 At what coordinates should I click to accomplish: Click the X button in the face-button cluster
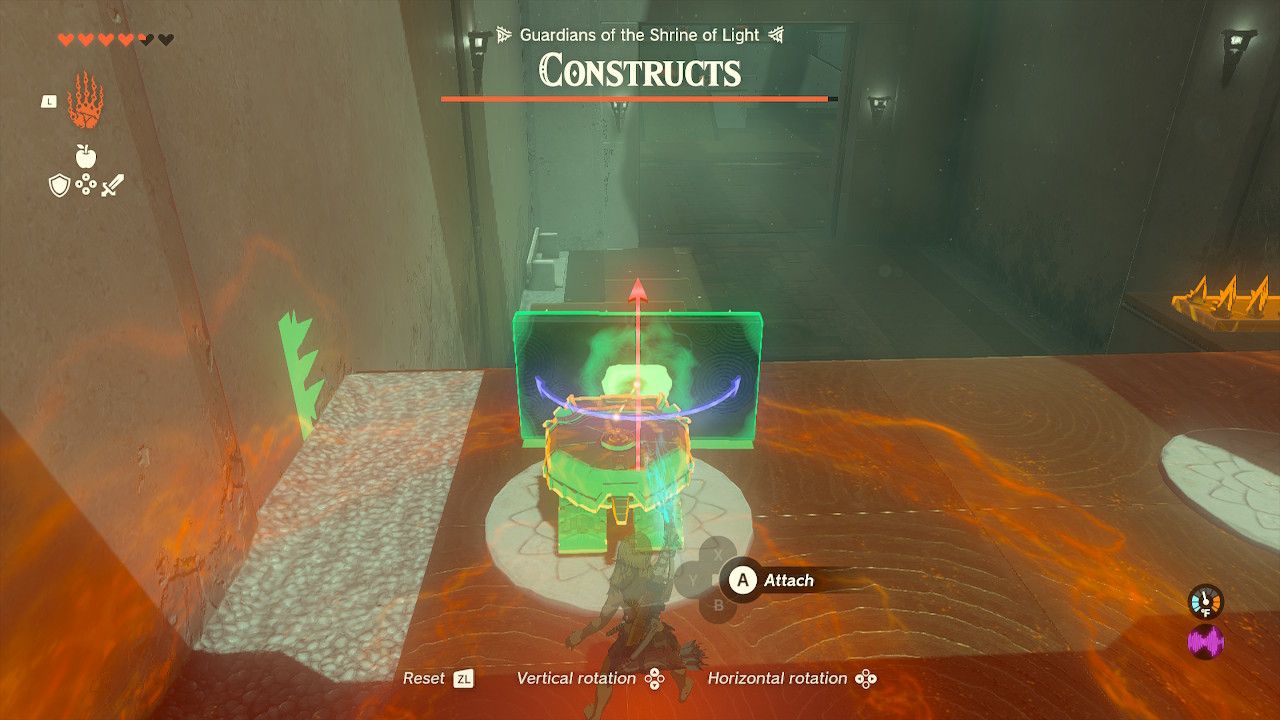pyautogui.click(x=718, y=554)
